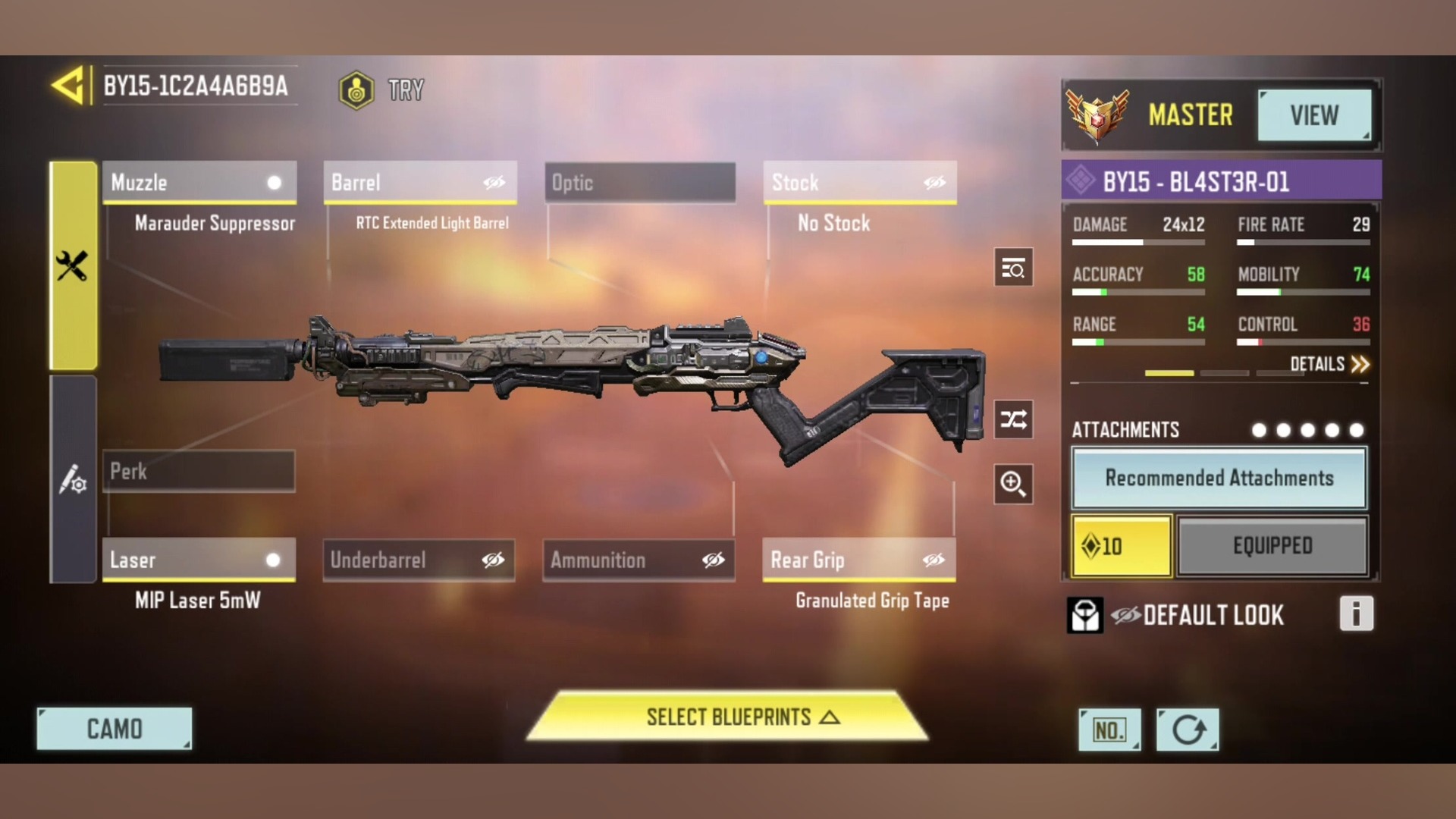Reset attachments with the circular arrow
Screen dimensions: 1456x819
(1188, 730)
